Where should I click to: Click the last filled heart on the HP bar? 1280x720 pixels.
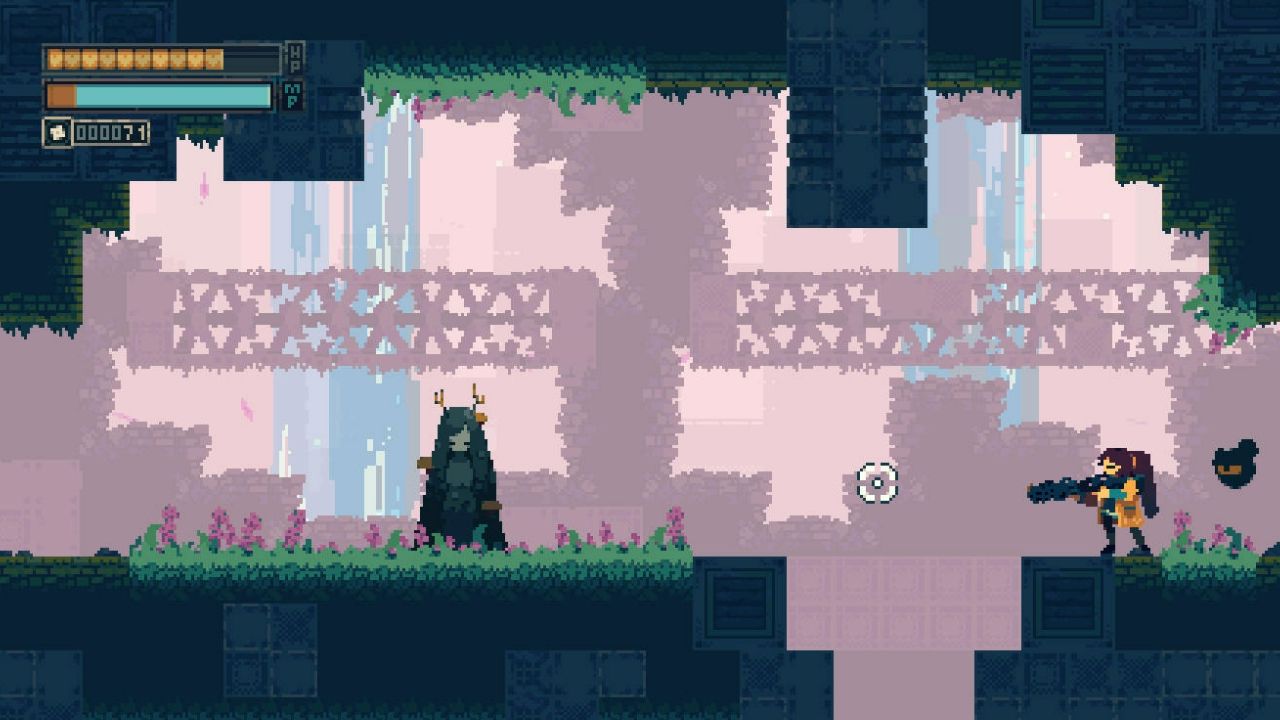(x=215, y=60)
